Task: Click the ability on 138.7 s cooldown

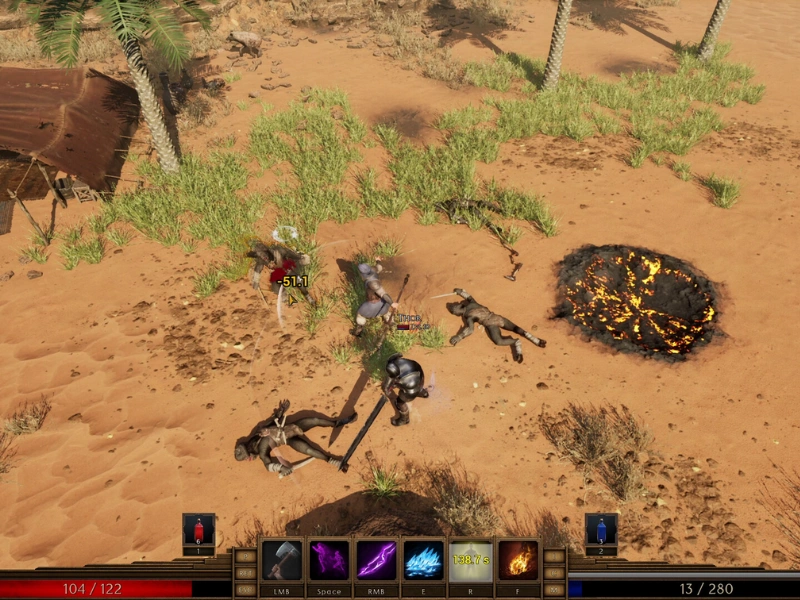Action: (471, 561)
